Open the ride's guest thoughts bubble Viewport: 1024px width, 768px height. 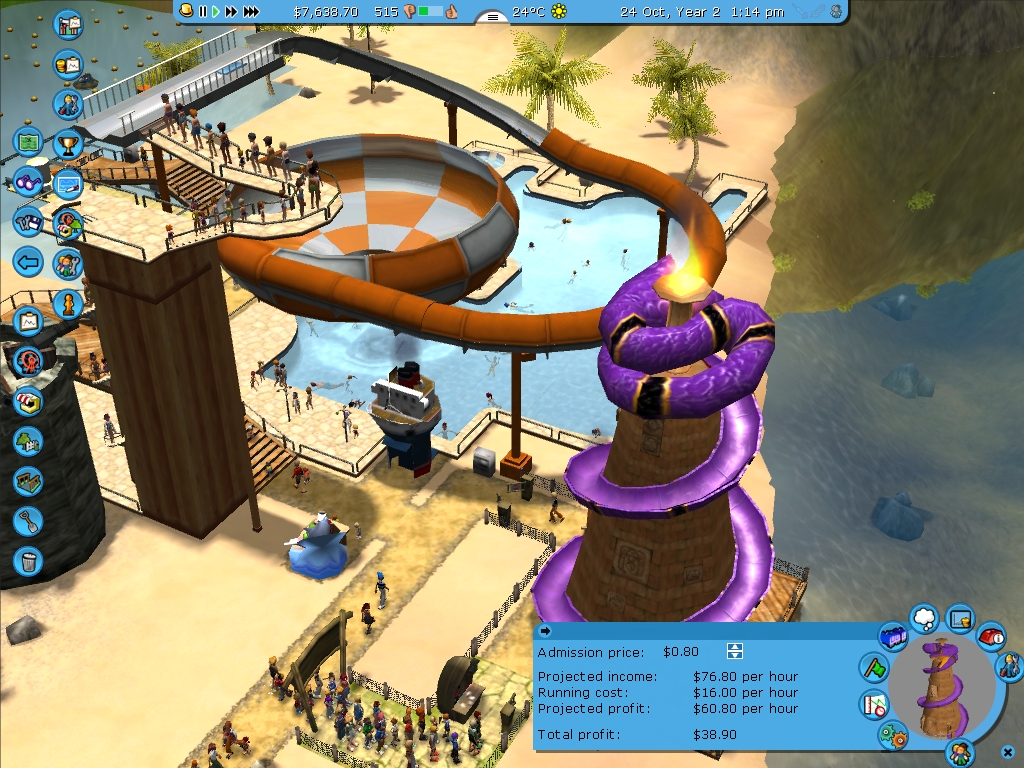[926, 616]
